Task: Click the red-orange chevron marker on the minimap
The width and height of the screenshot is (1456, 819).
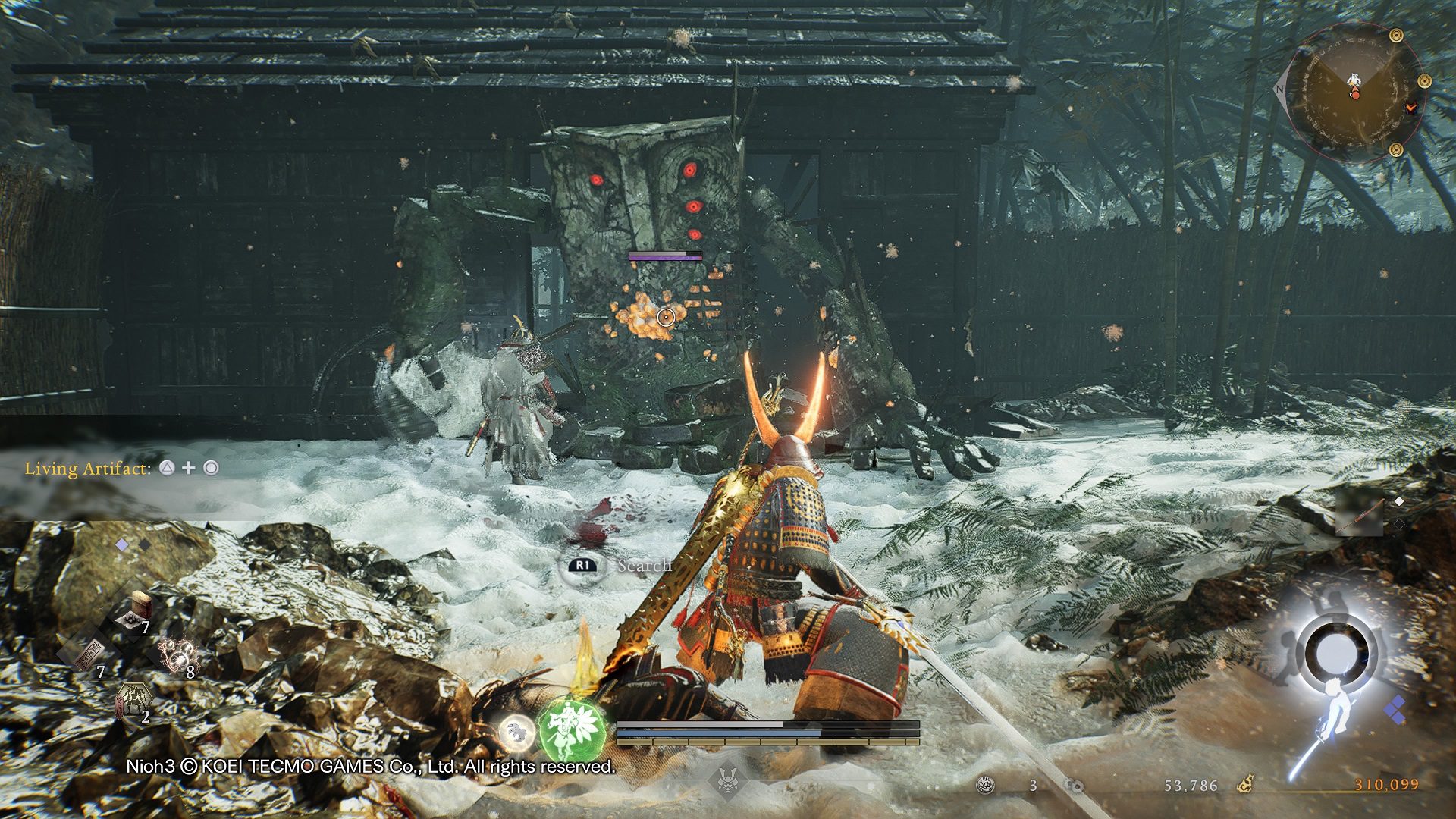Action: click(x=1410, y=108)
